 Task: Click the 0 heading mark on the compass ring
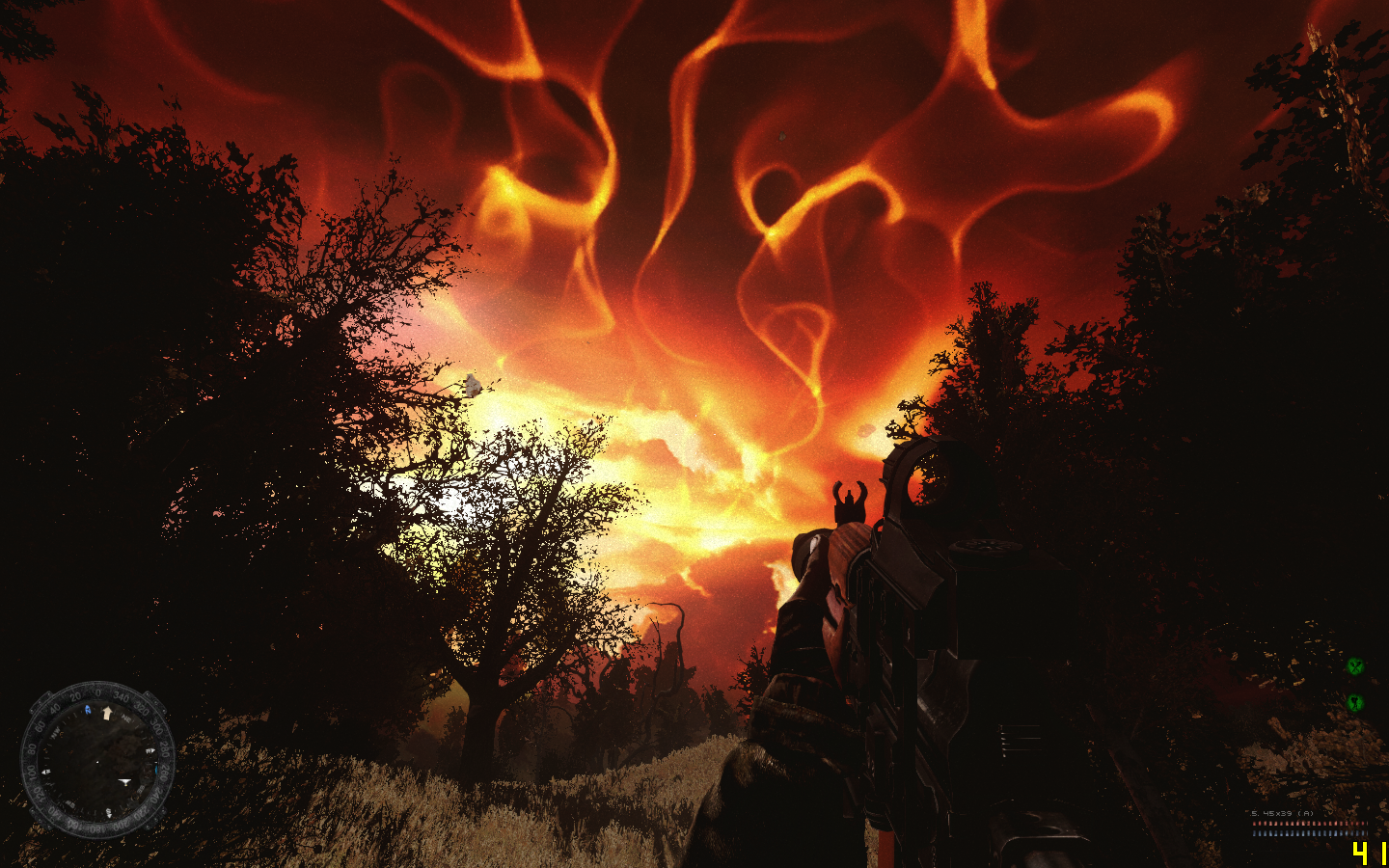pos(97,692)
